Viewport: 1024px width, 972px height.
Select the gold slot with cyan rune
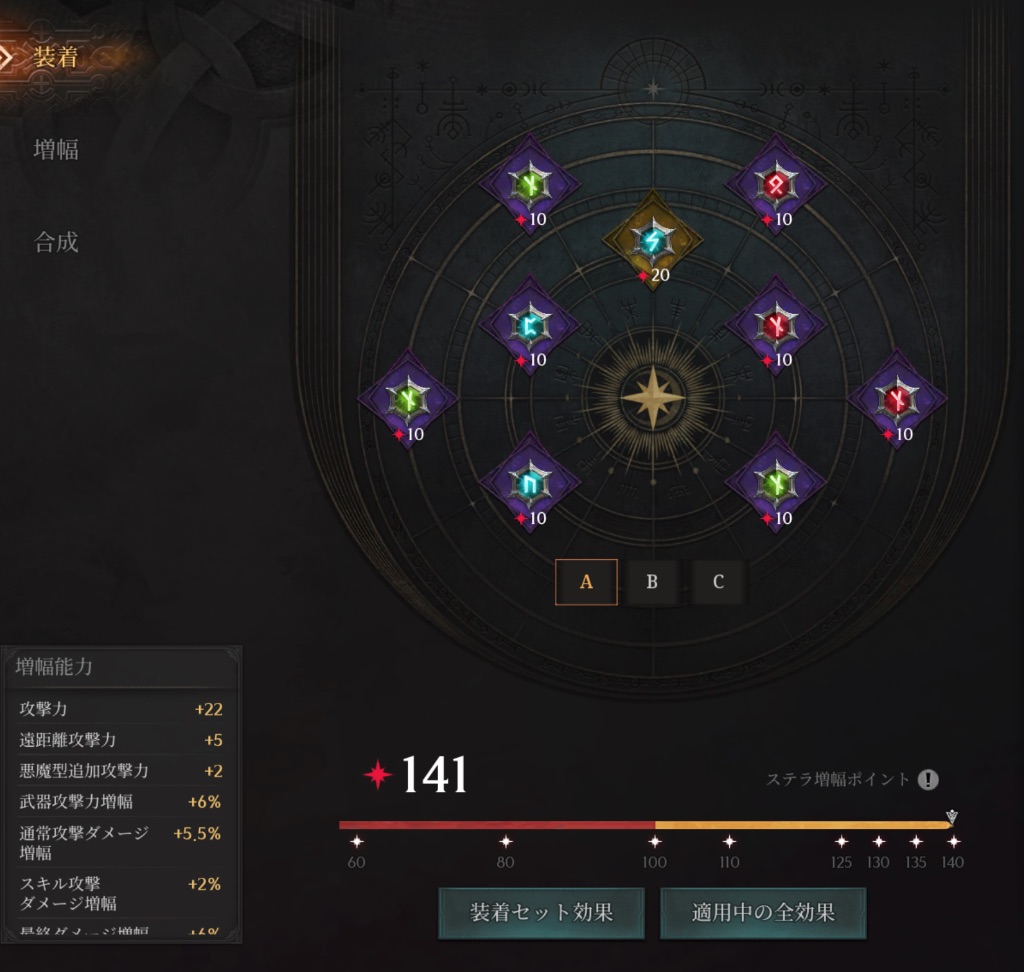(652, 240)
